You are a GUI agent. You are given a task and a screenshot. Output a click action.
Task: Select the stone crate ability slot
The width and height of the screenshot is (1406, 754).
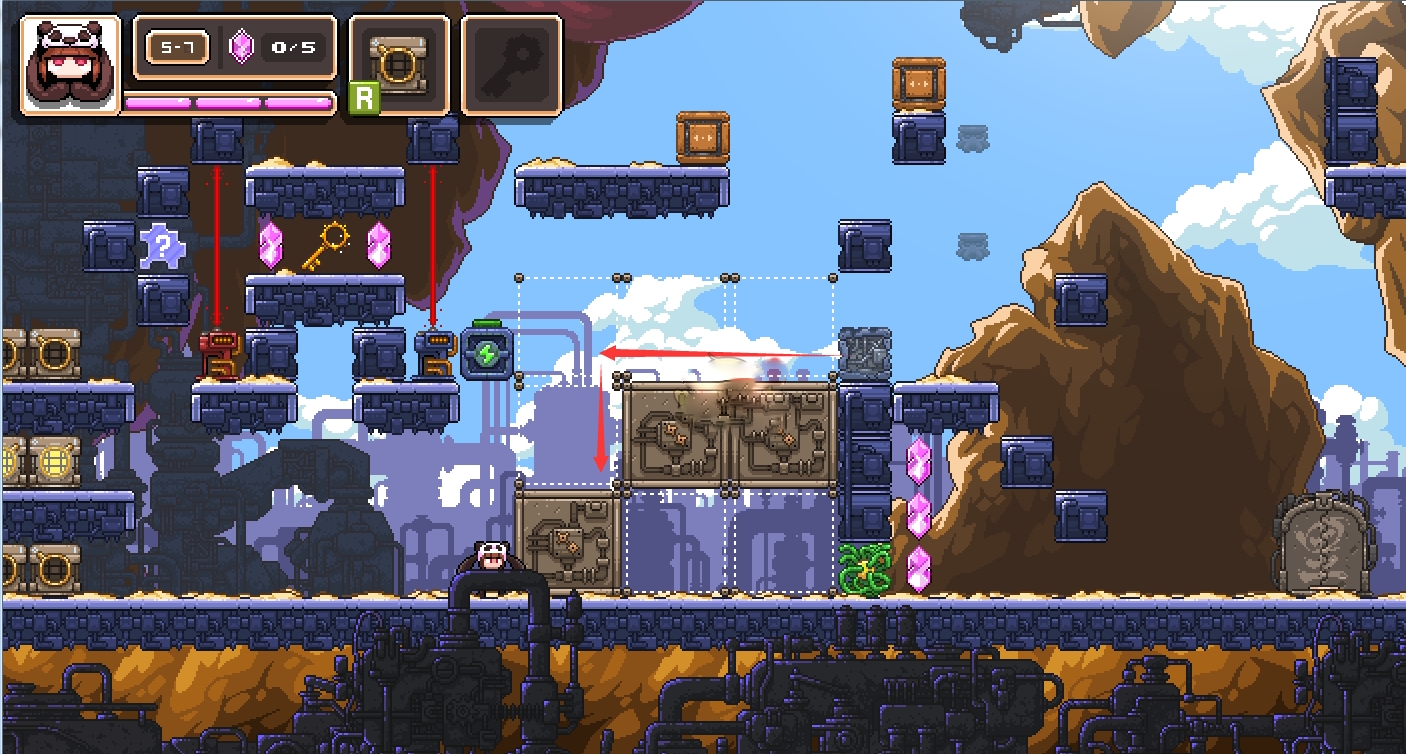[x=398, y=65]
